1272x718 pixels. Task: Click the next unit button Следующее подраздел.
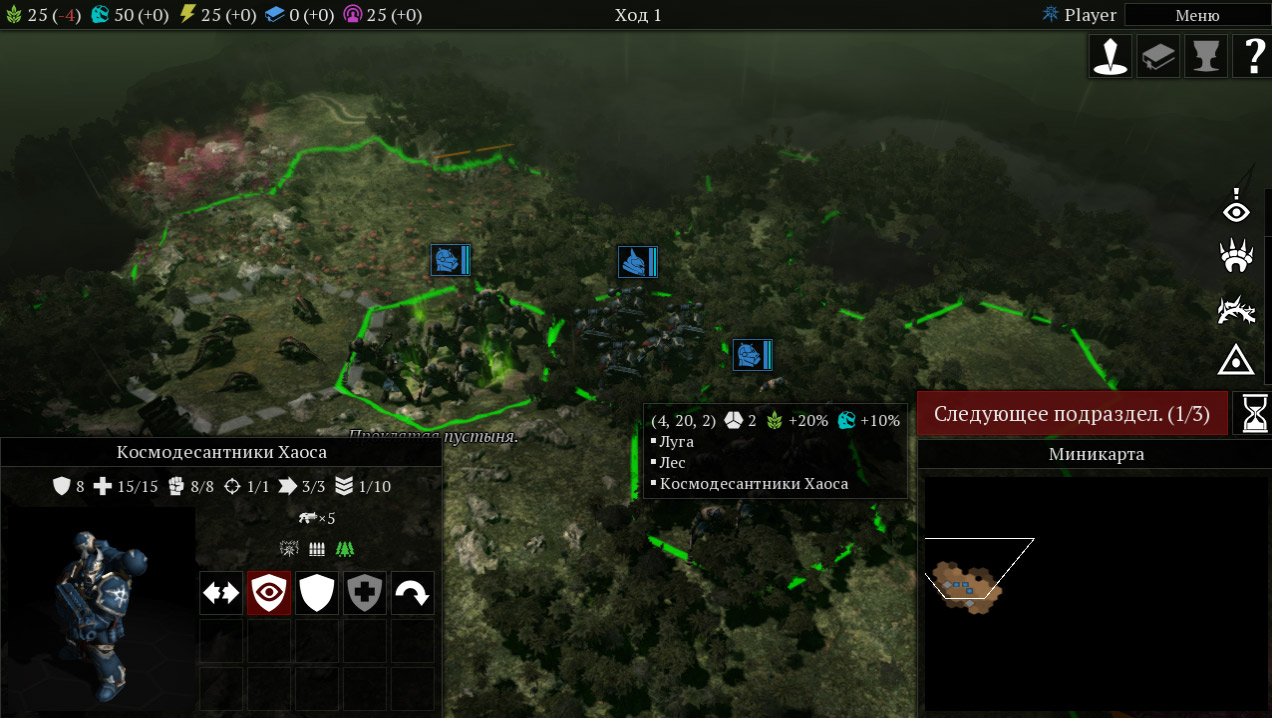[x=1070, y=414]
